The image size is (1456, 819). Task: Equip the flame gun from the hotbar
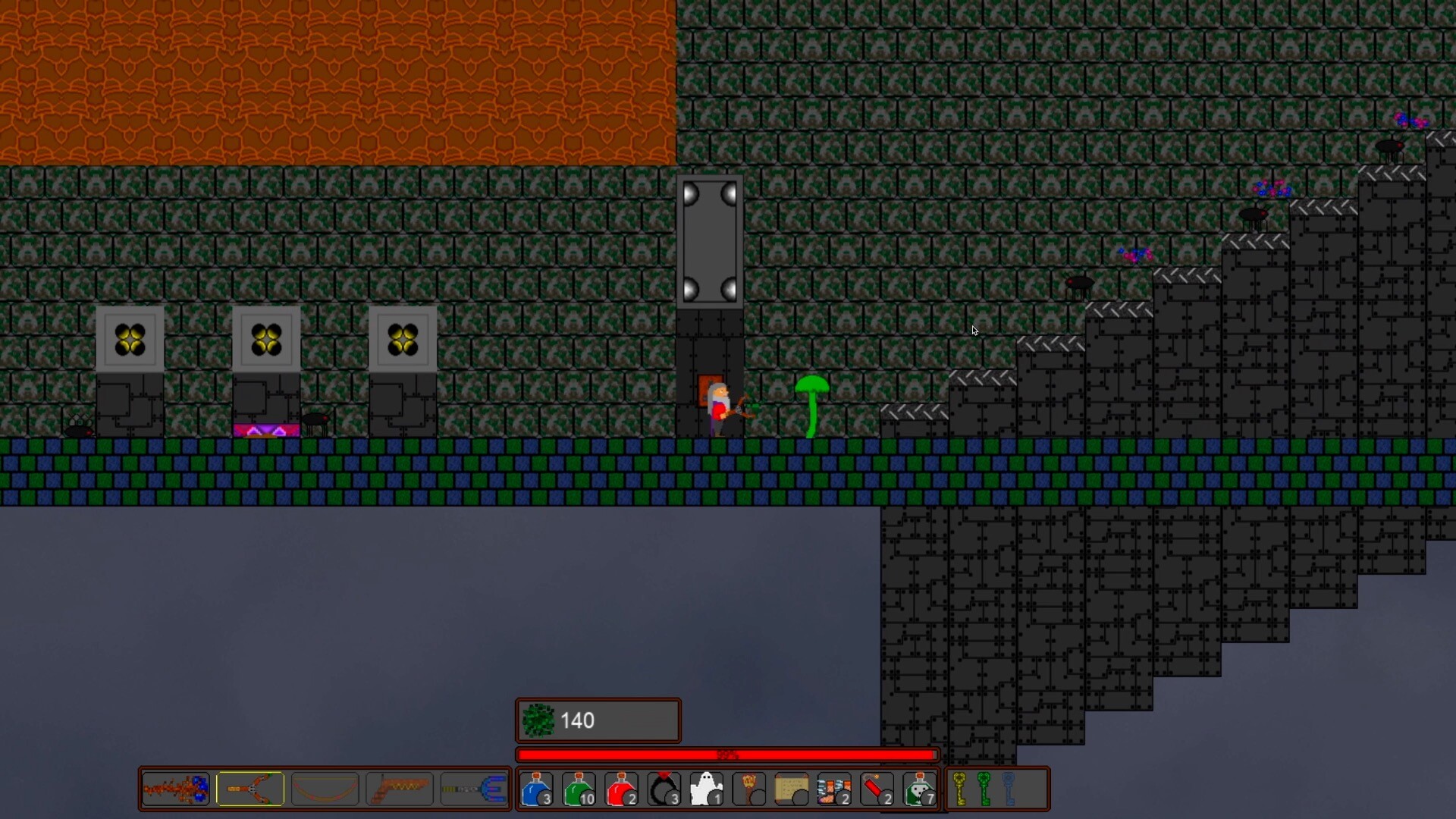399,789
